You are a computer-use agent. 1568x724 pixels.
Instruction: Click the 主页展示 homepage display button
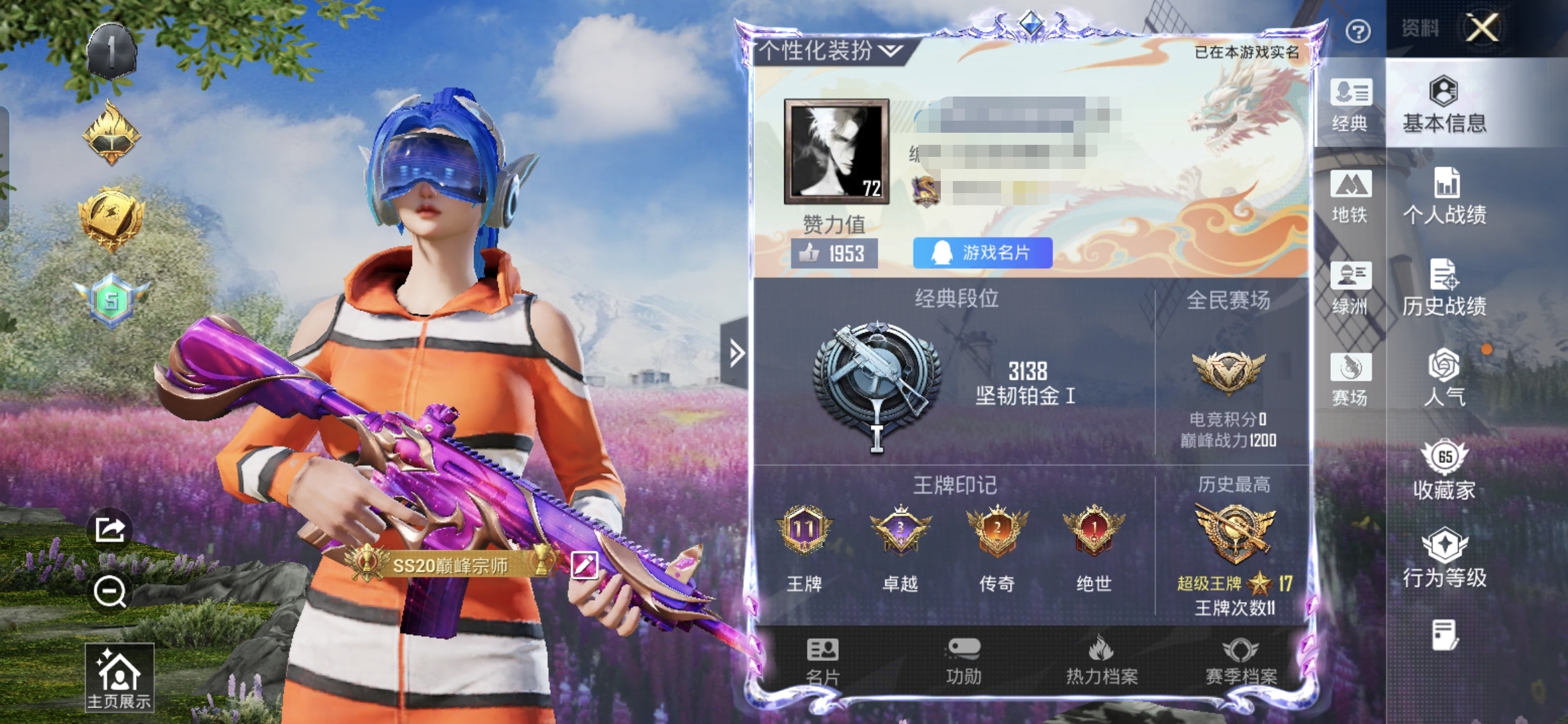point(119,677)
